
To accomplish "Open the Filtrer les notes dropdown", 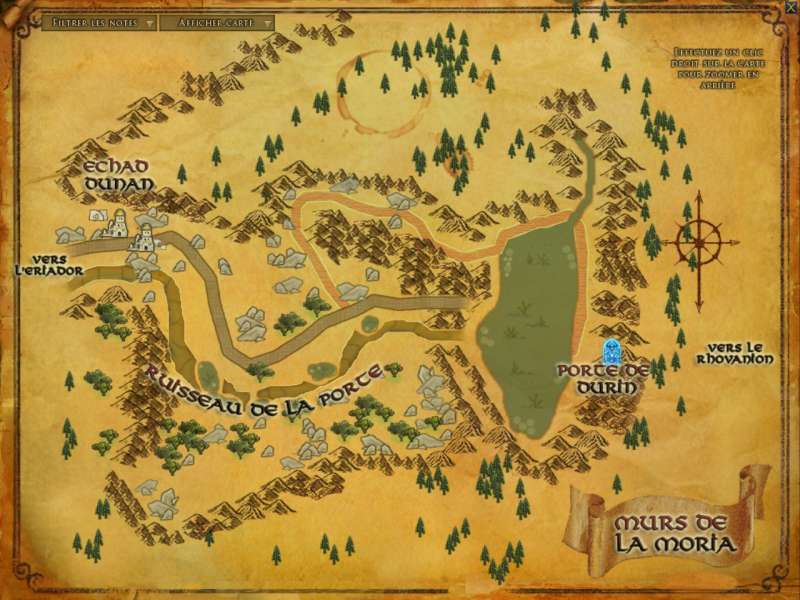I will click(103, 21).
